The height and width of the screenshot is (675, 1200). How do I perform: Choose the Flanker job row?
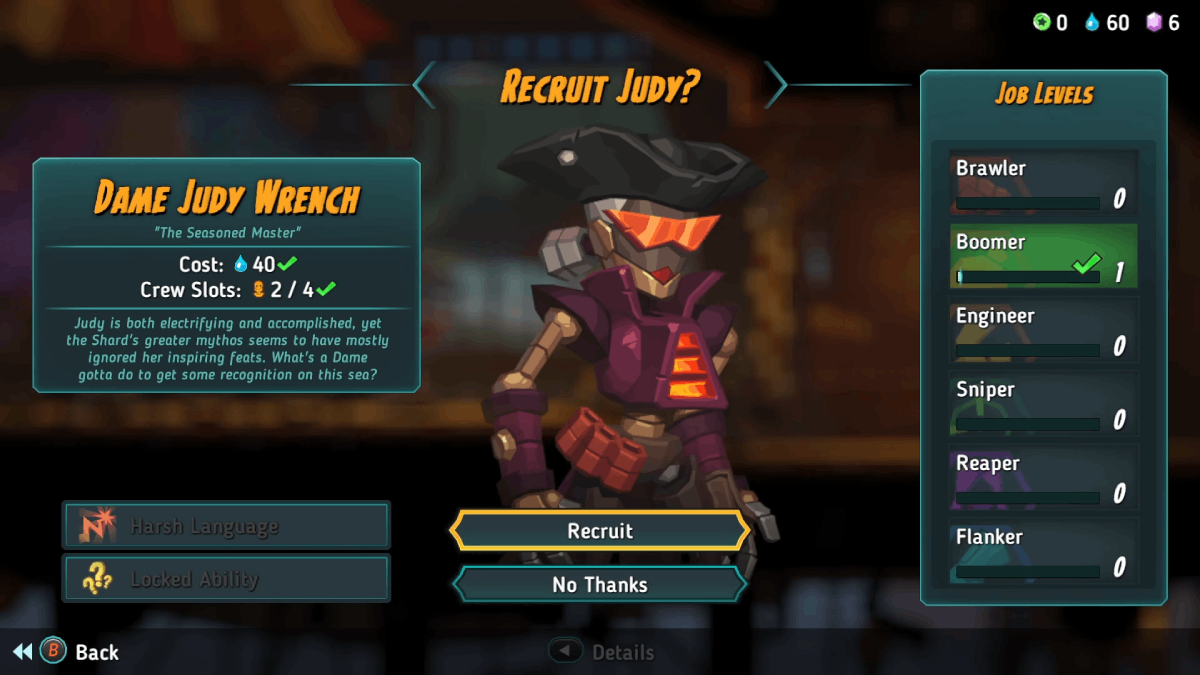click(1043, 552)
